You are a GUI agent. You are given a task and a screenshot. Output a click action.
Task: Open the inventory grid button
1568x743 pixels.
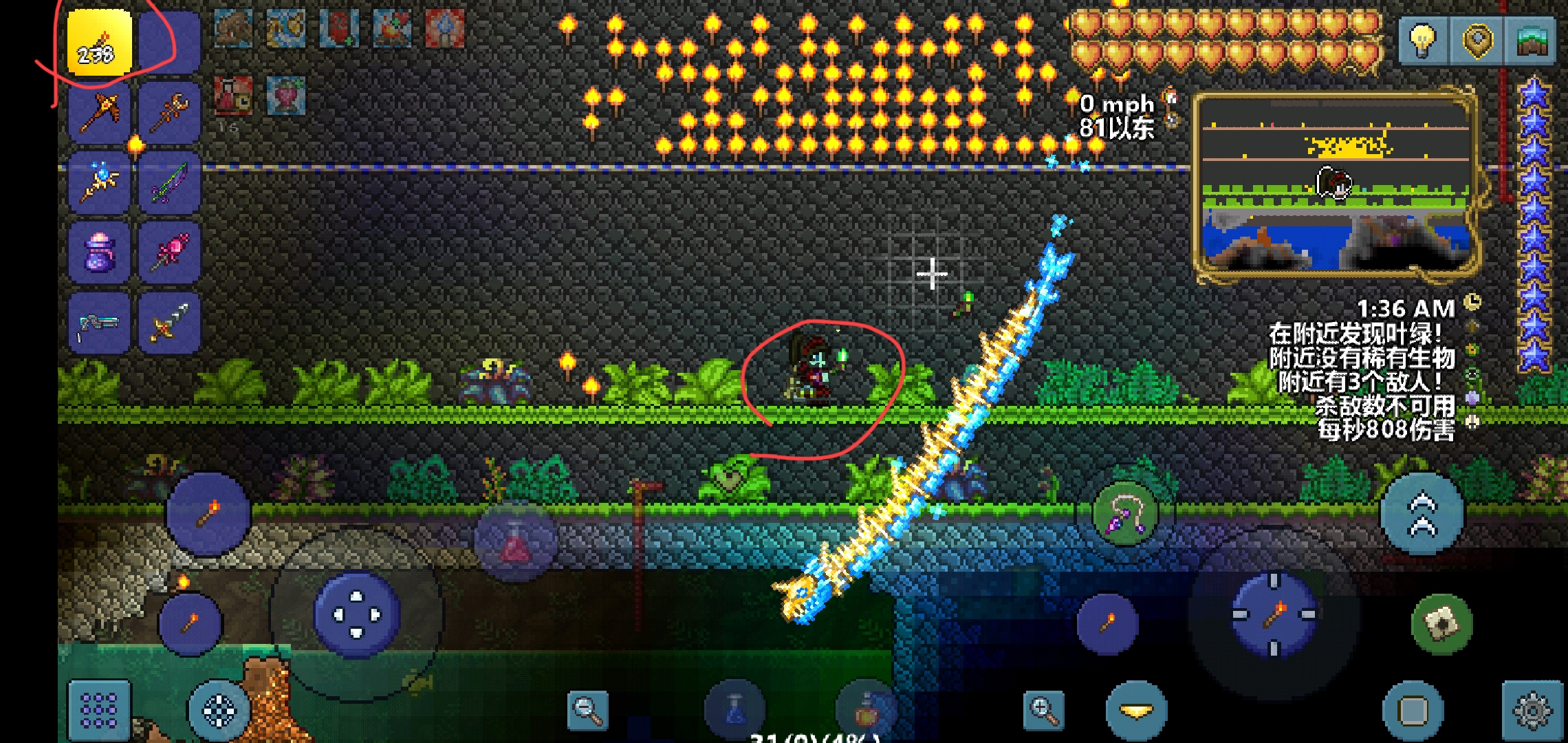pyautogui.click(x=99, y=710)
